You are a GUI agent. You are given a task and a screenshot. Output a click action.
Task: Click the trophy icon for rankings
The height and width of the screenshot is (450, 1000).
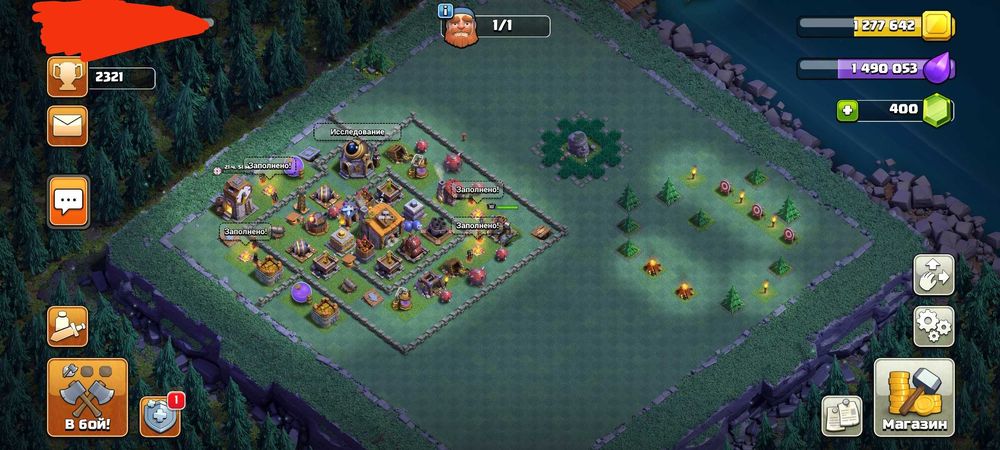(x=68, y=78)
